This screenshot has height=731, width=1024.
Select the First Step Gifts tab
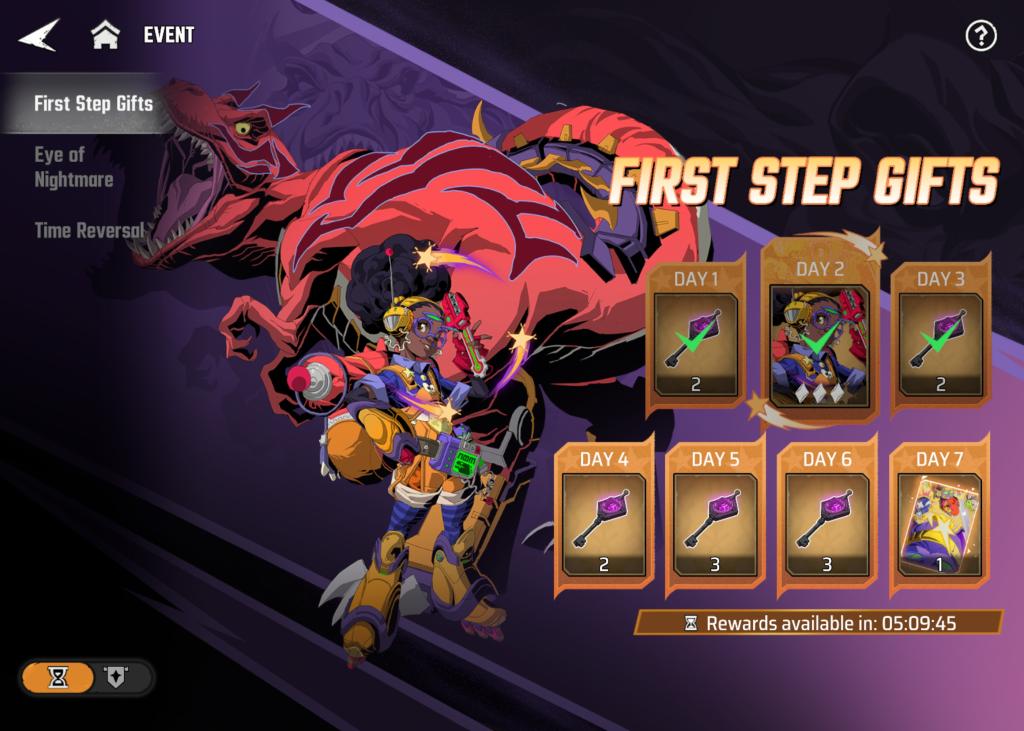point(93,104)
